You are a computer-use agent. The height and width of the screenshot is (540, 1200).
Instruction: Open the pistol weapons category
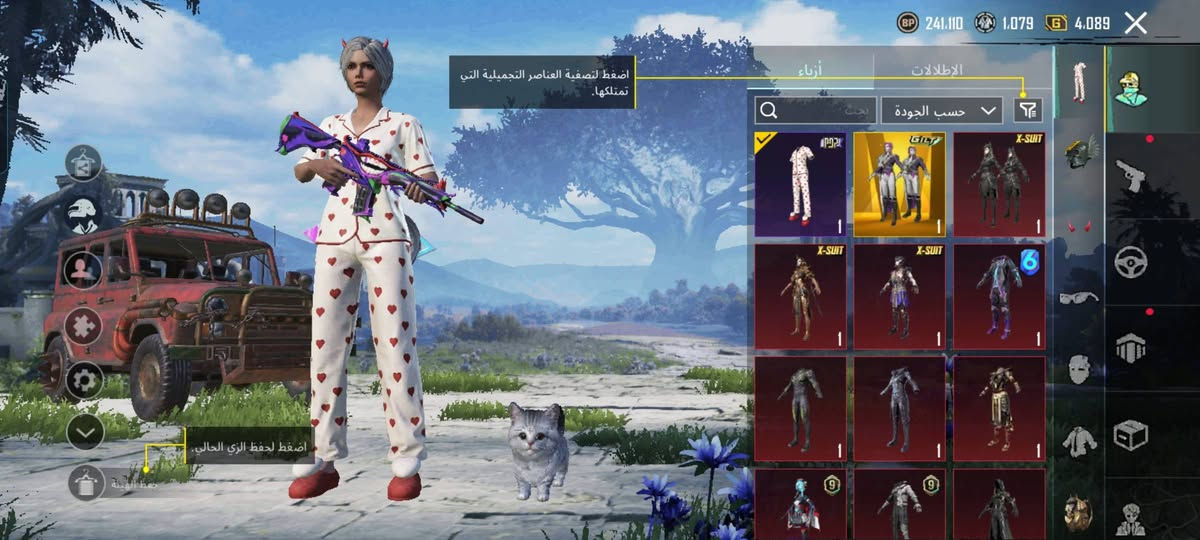pyautogui.click(x=1131, y=175)
